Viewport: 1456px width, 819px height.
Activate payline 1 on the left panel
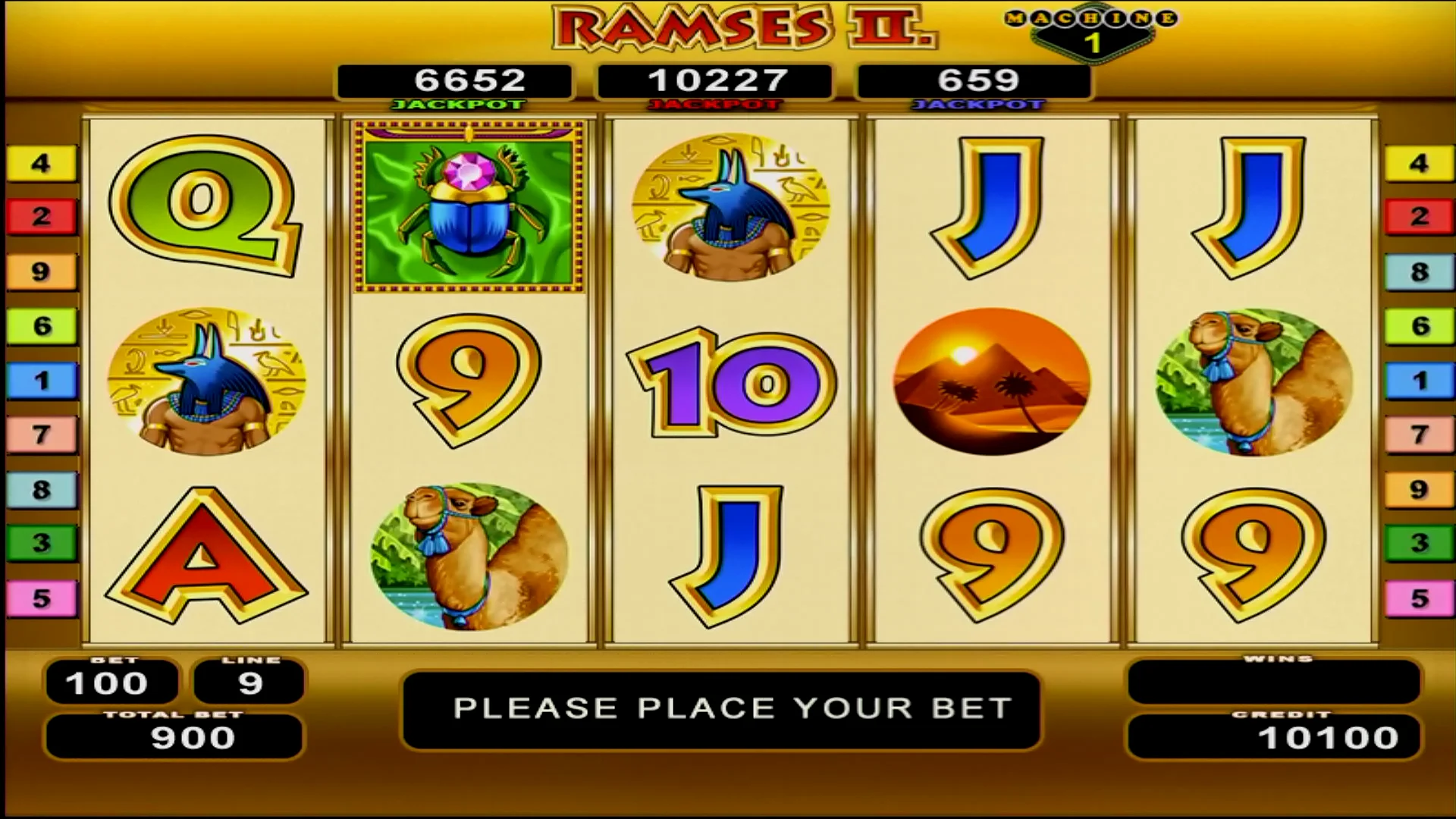(42, 379)
